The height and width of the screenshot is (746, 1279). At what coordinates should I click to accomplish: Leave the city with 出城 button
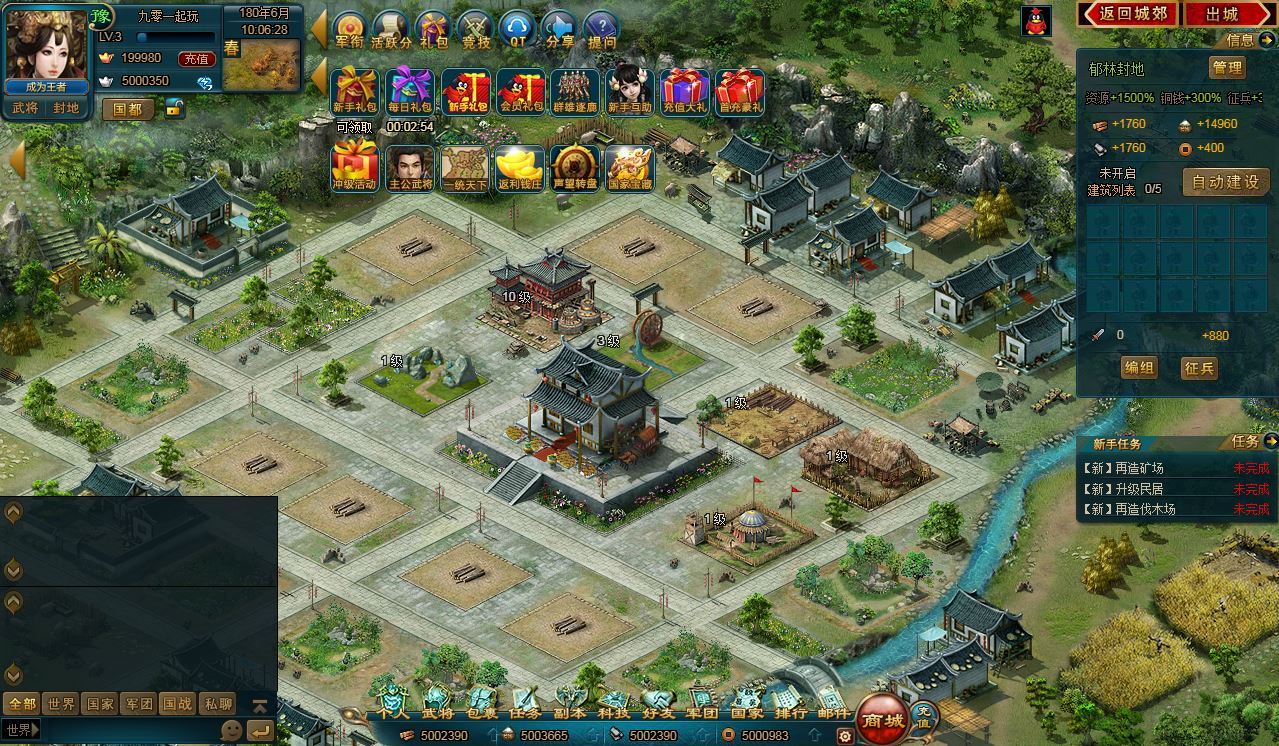click(x=1221, y=14)
